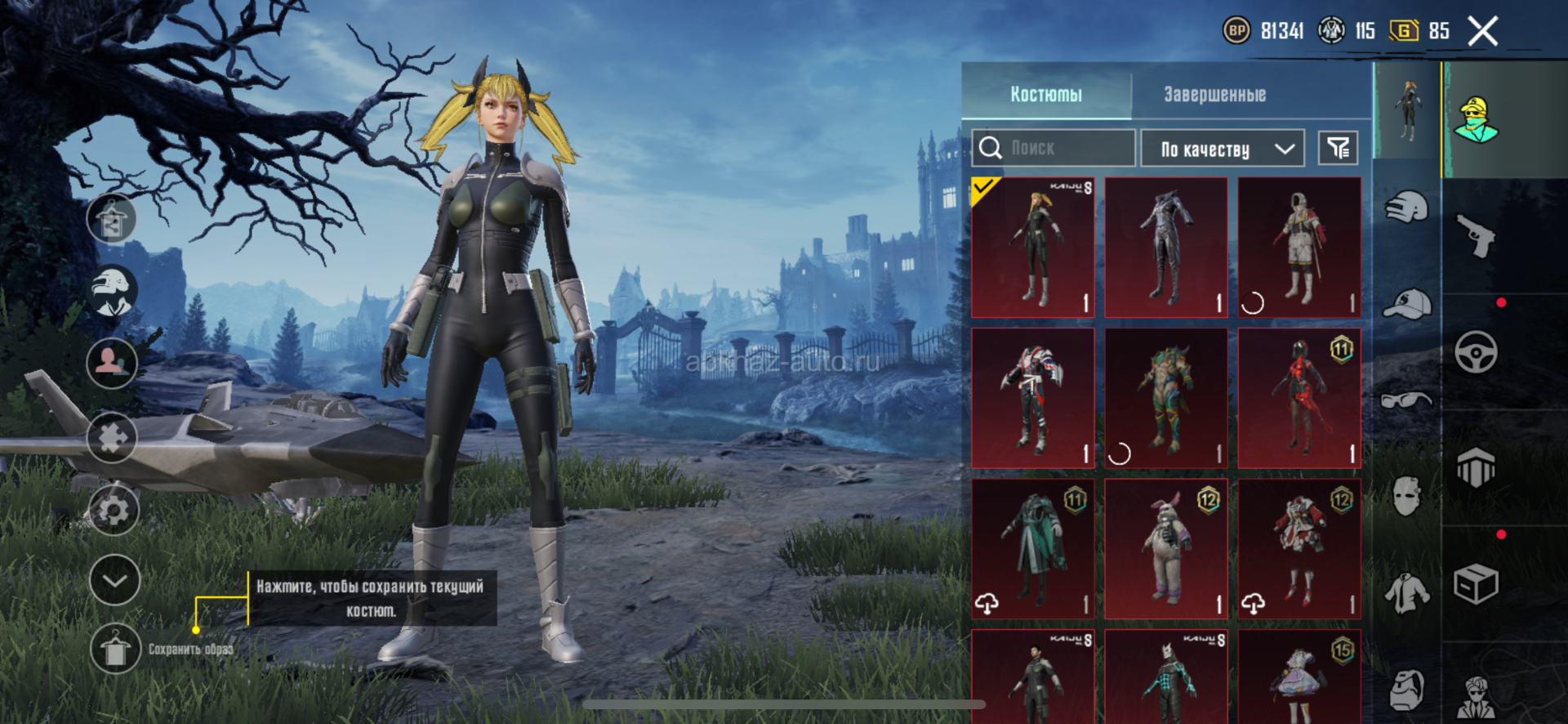Screen dimensions: 1568x724
Task: Pick the teal cloak costume
Action: click(1033, 548)
